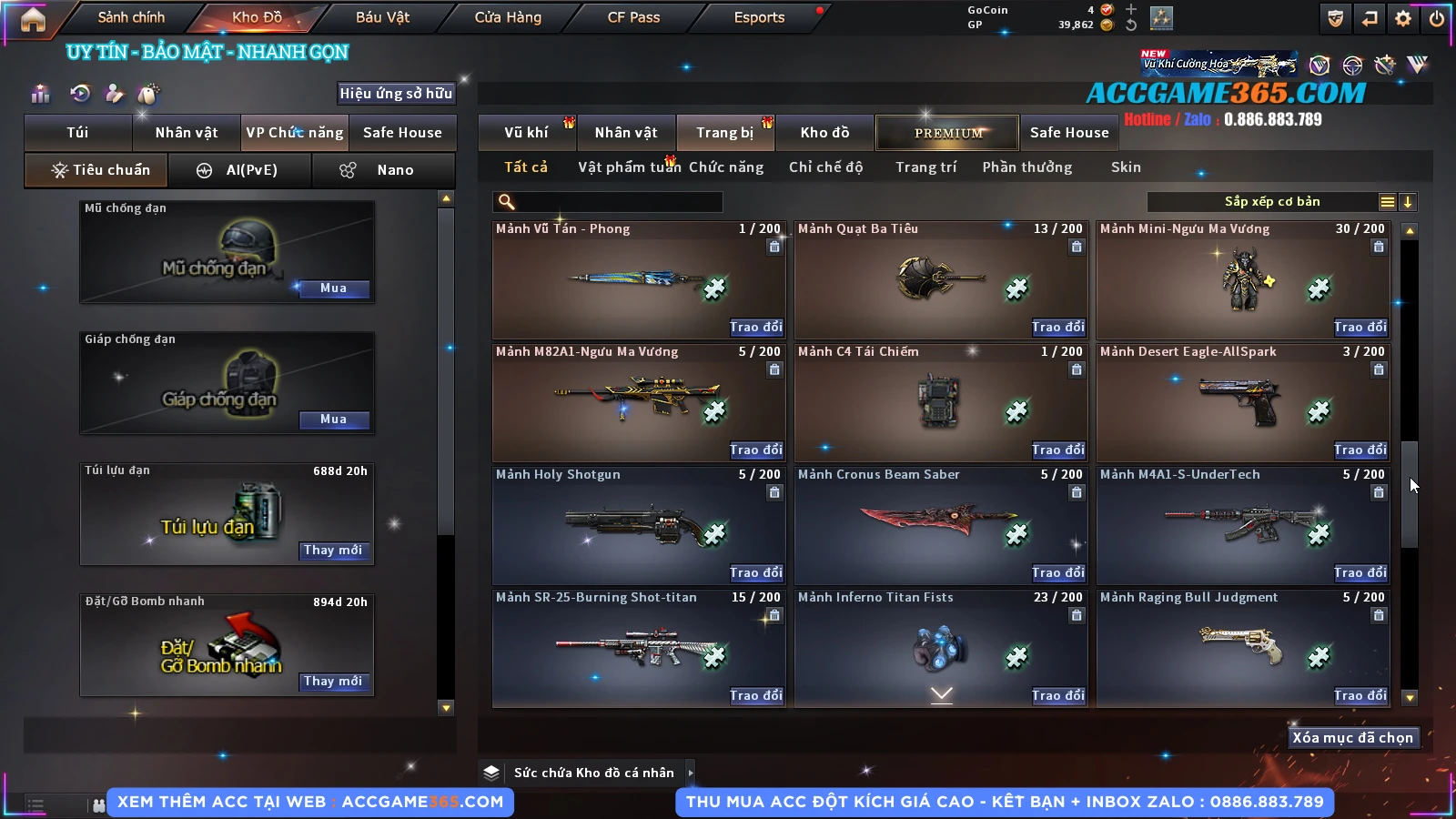Image resolution: width=1456 pixels, height=819 pixels.
Task: Click the inventory search field
Action: click(608, 202)
